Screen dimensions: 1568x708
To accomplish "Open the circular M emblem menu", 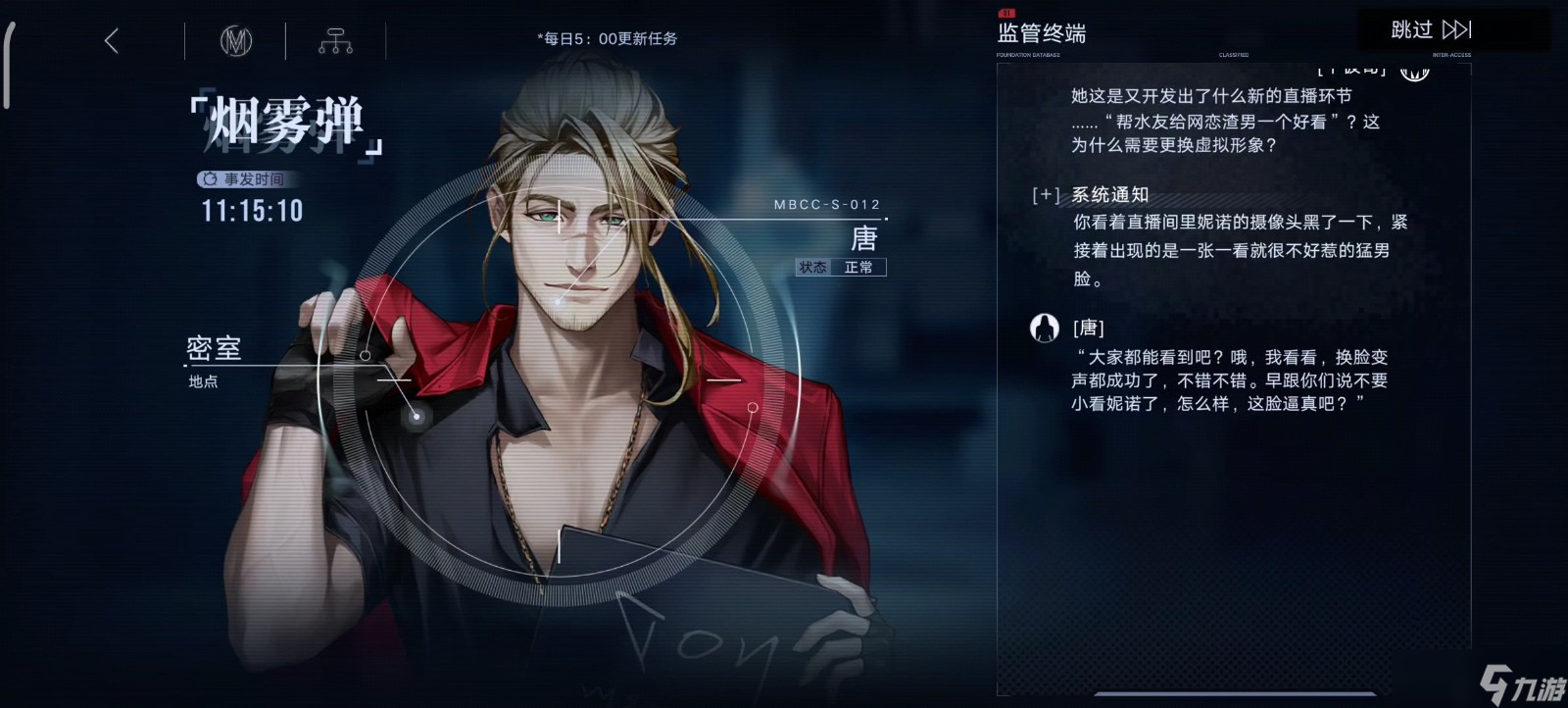I will click(x=234, y=41).
